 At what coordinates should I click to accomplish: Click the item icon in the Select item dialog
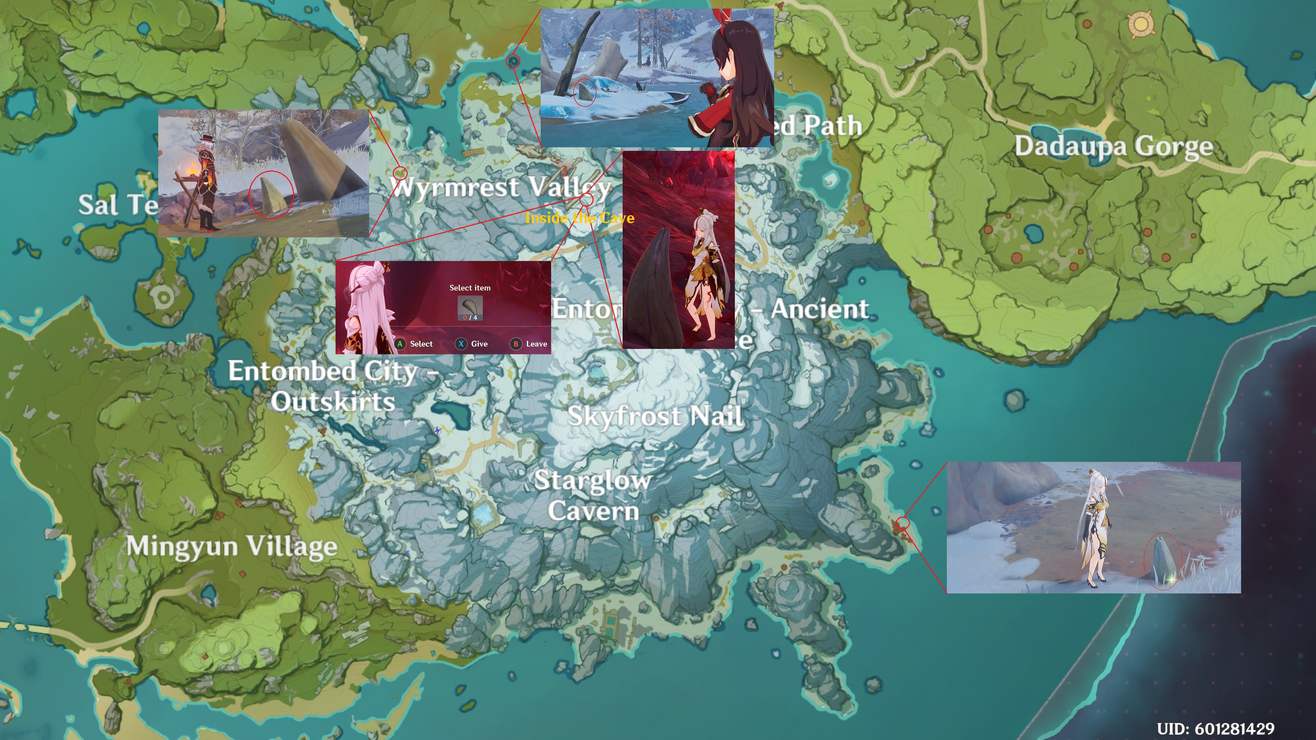click(x=470, y=307)
